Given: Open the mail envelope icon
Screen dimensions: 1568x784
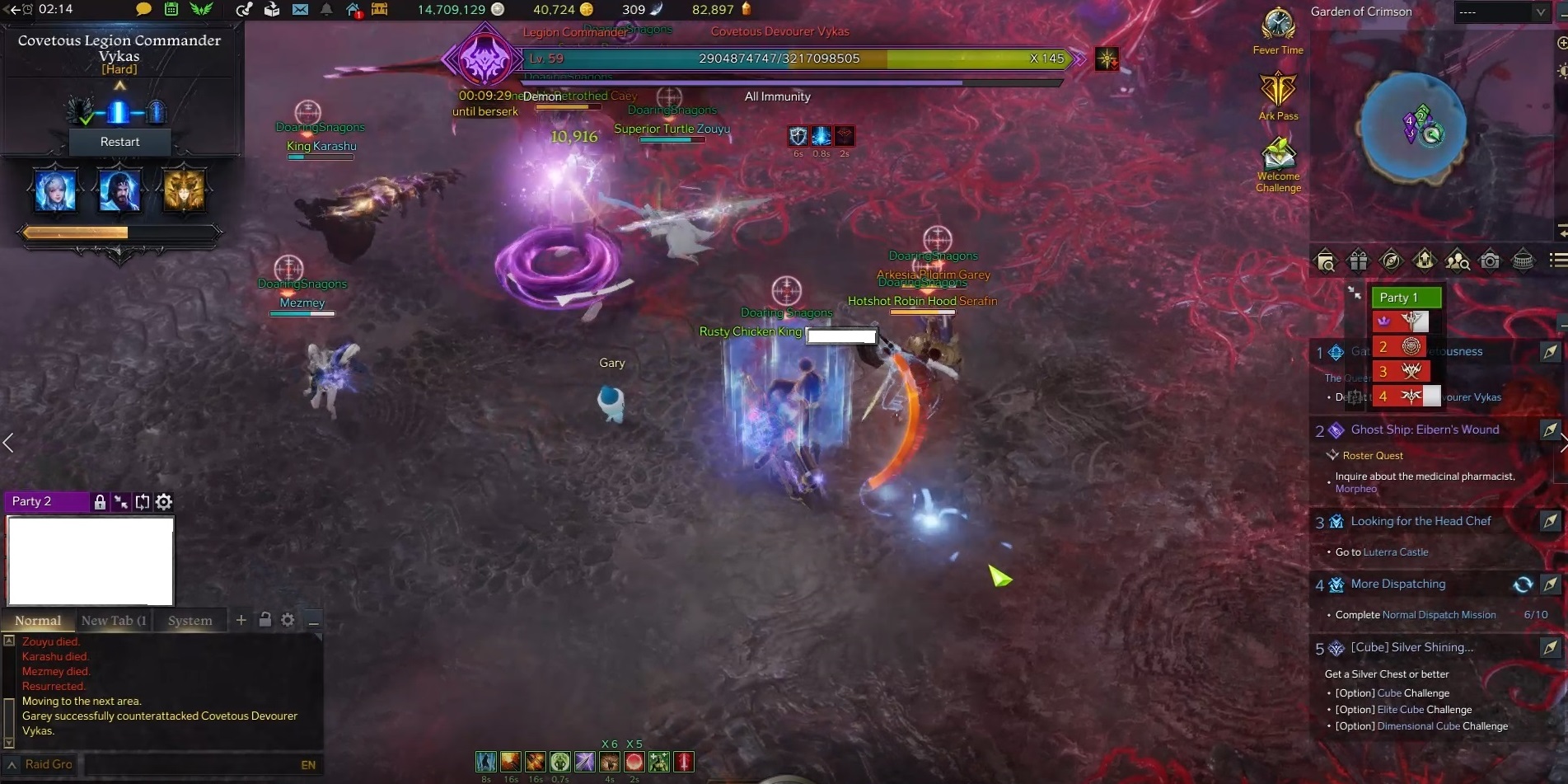Looking at the screenshot, I should [x=300, y=9].
